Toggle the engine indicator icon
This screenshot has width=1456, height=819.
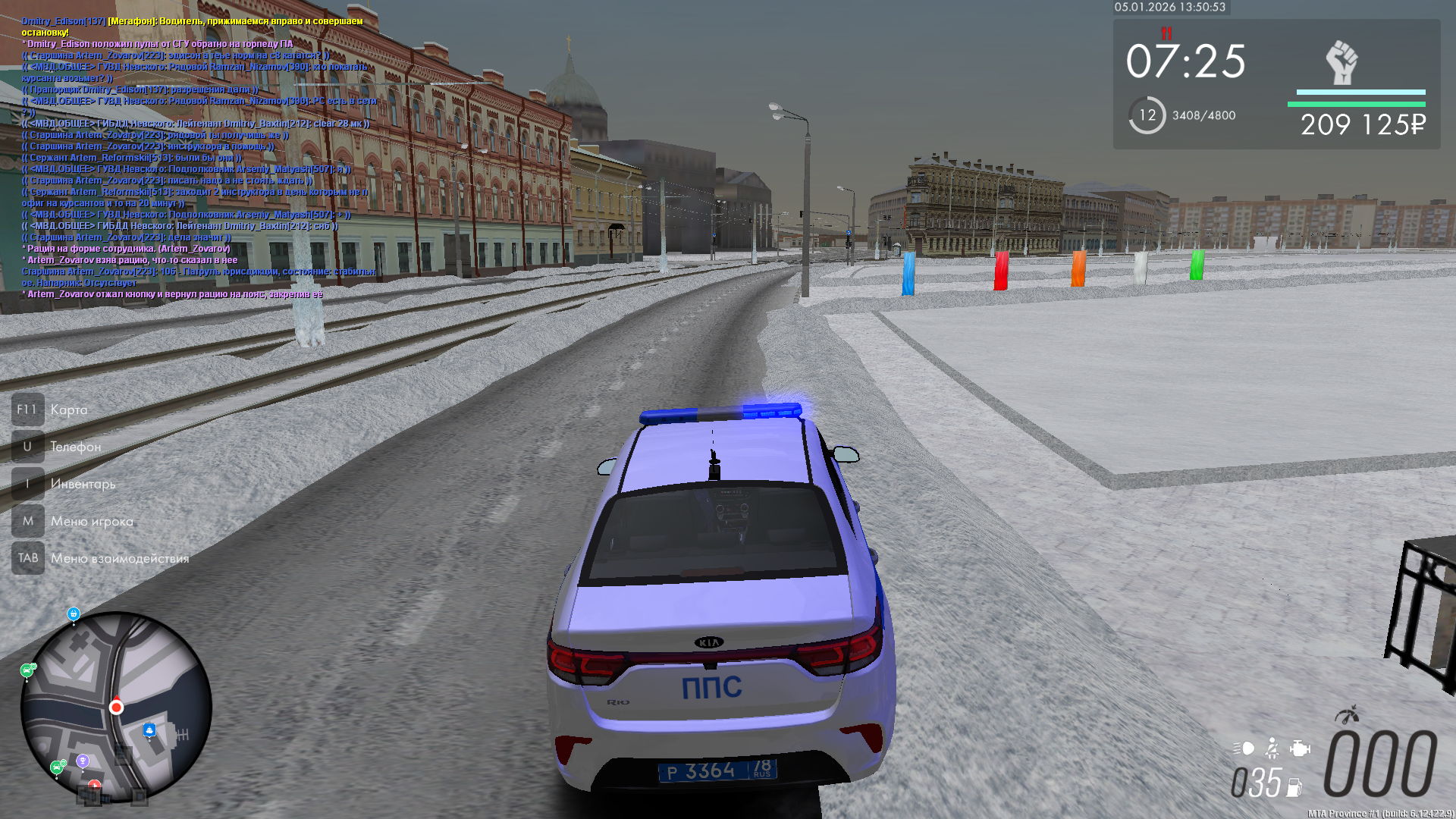(x=1300, y=748)
